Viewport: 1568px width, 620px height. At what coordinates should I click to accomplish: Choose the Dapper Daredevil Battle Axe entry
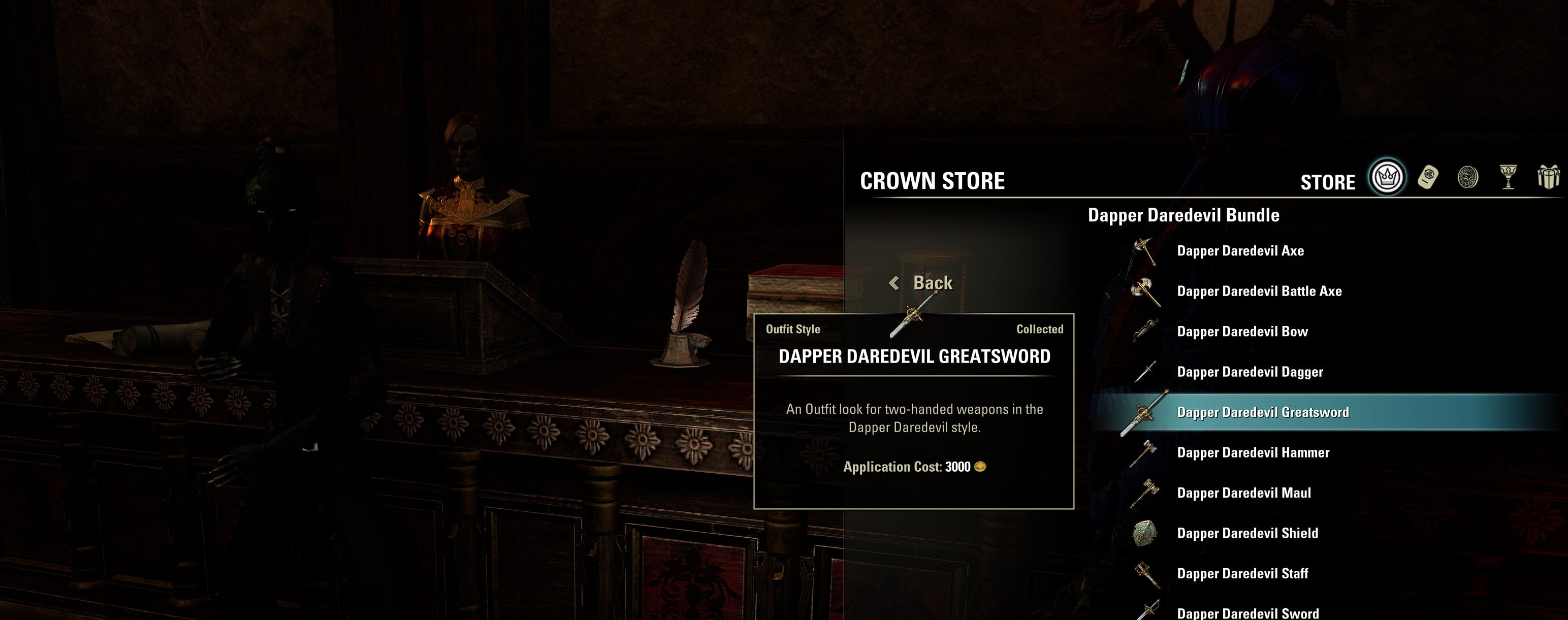pos(1259,291)
